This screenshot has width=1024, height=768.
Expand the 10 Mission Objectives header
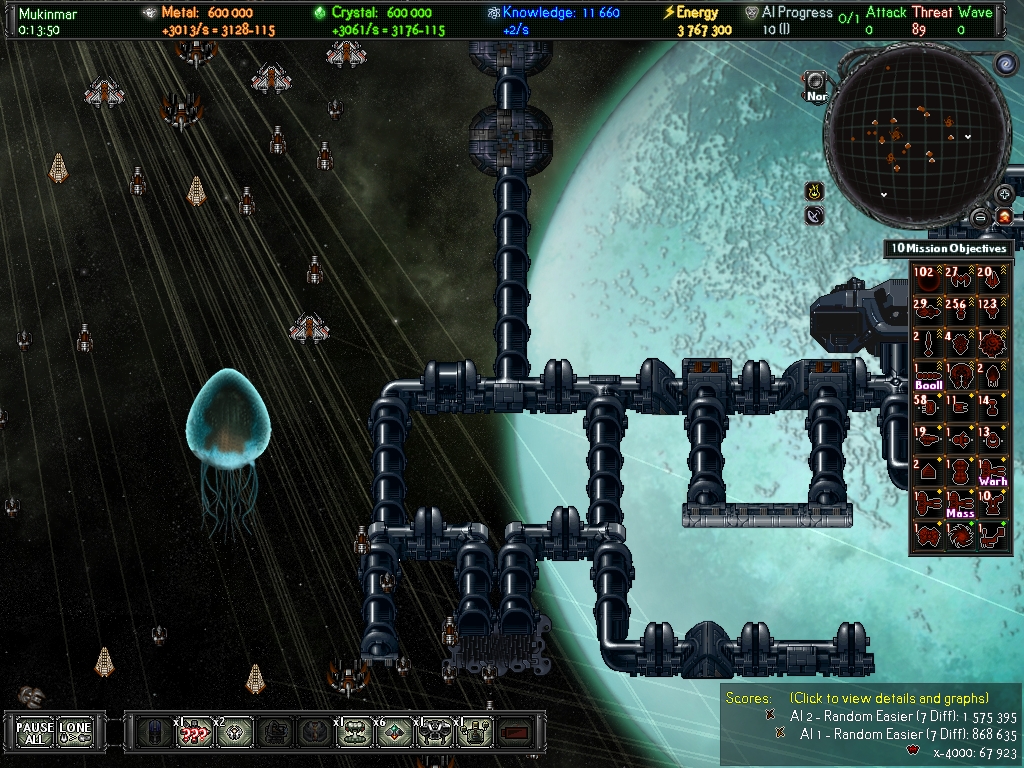pos(950,248)
